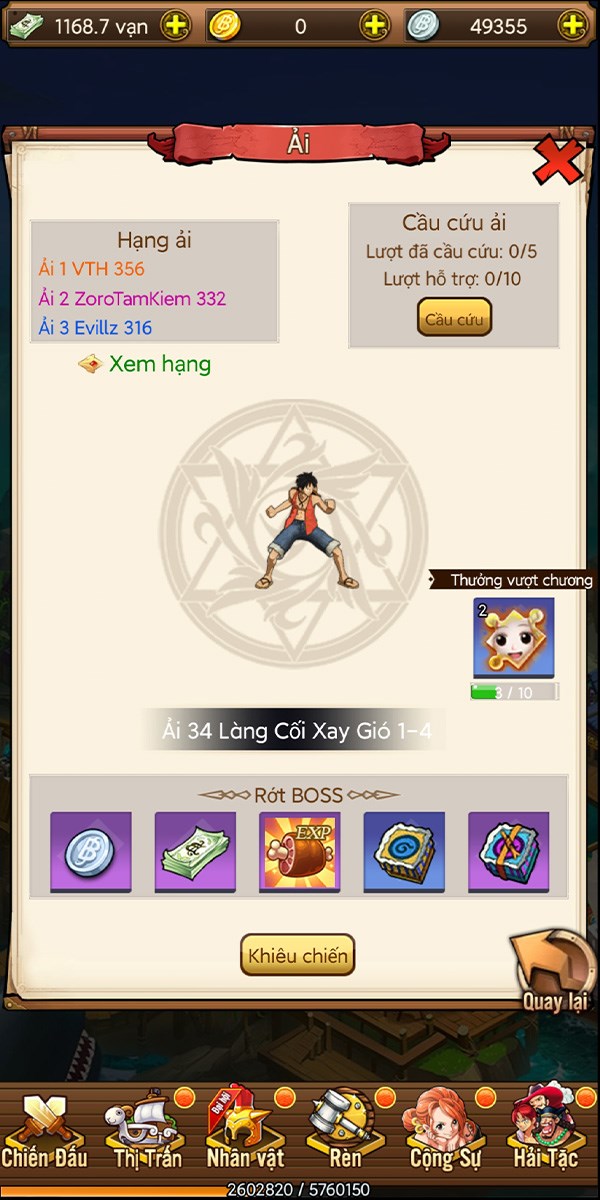Viewport: 600px width, 1200px height.
Task: Select the purple ribbon chest boss drop
Action: [509, 851]
